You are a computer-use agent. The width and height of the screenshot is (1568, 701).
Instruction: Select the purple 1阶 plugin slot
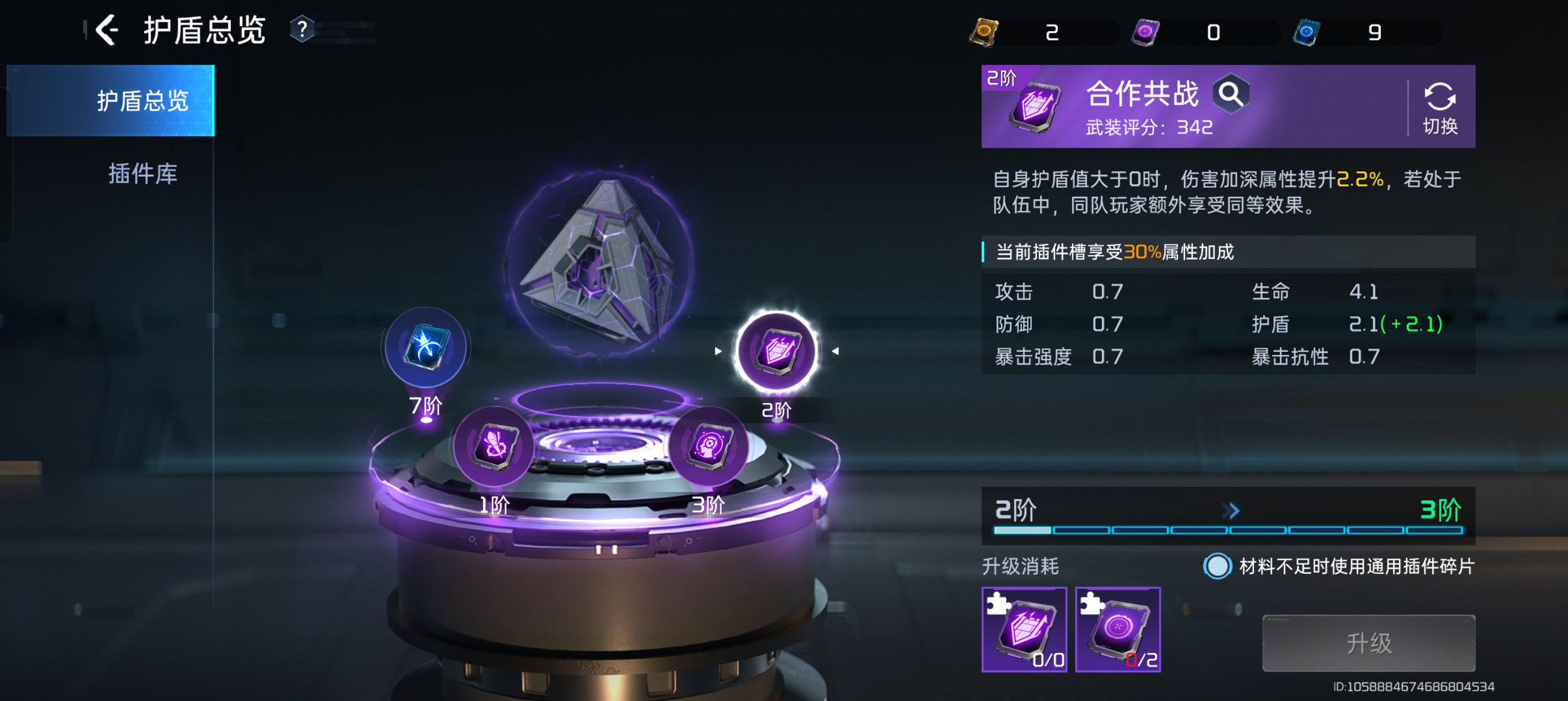pos(494,447)
